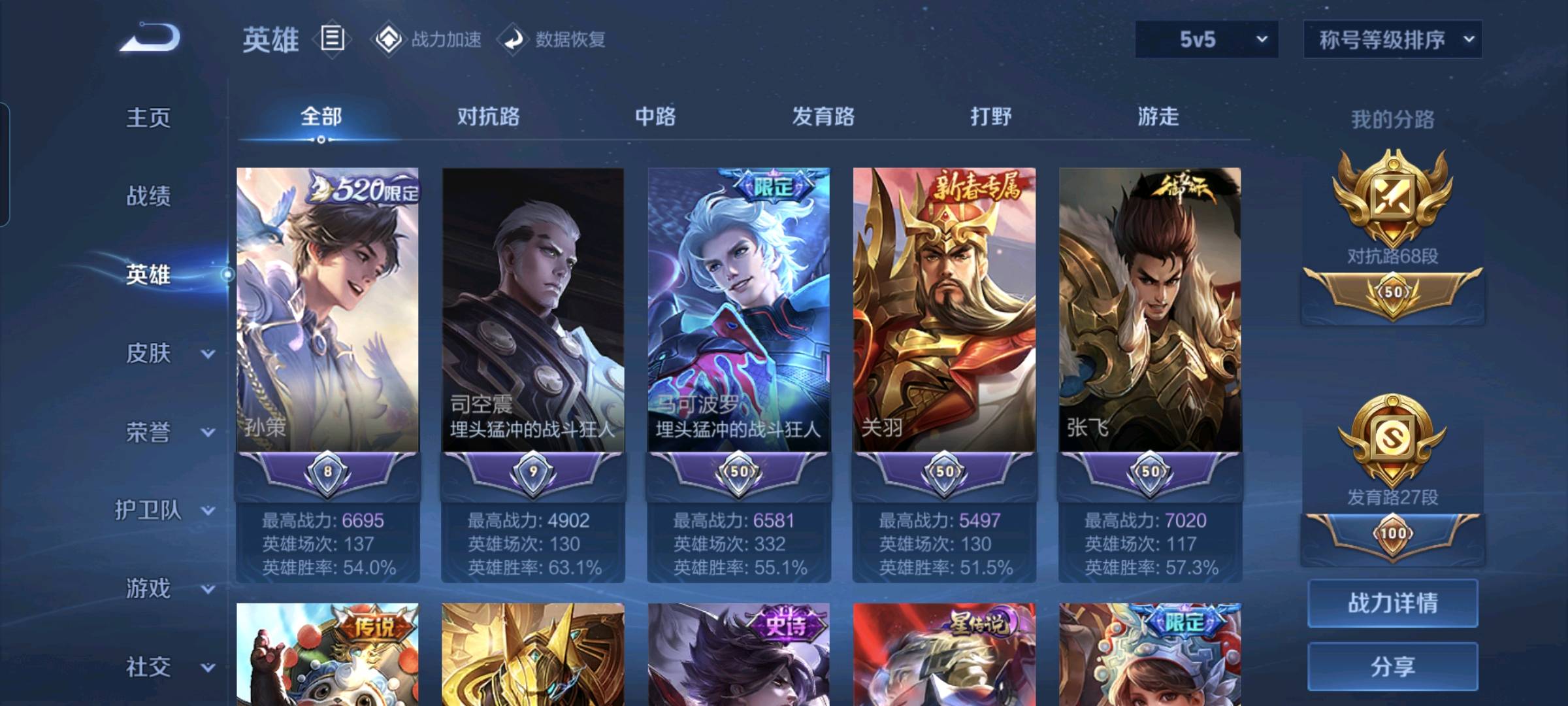The width and height of the screenshot is (1568, 706).
Task: Switch to the 游走 tab
Action: point(1158,116)
